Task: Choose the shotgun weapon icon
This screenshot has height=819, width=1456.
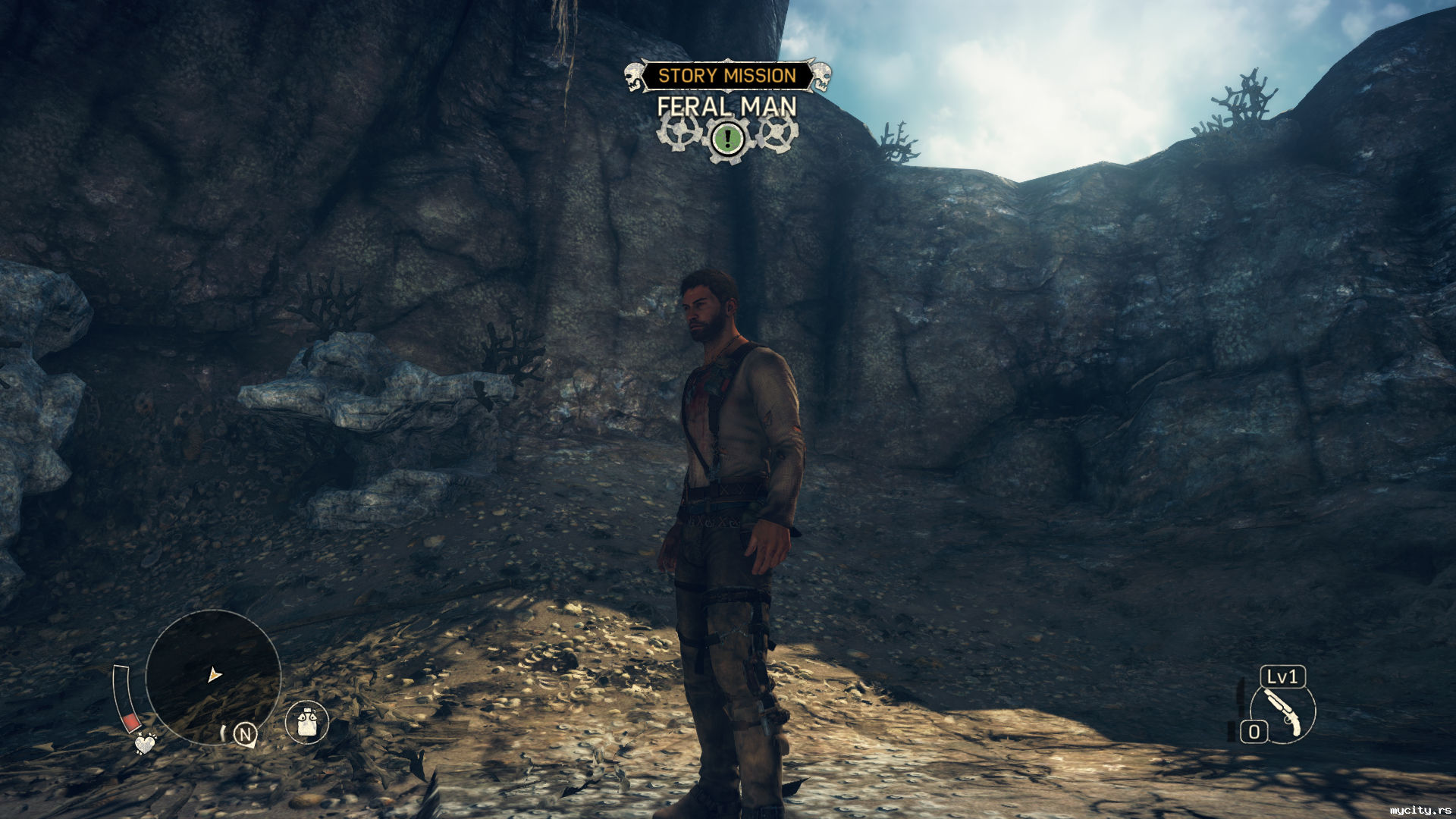Action: pos(1283,713)
